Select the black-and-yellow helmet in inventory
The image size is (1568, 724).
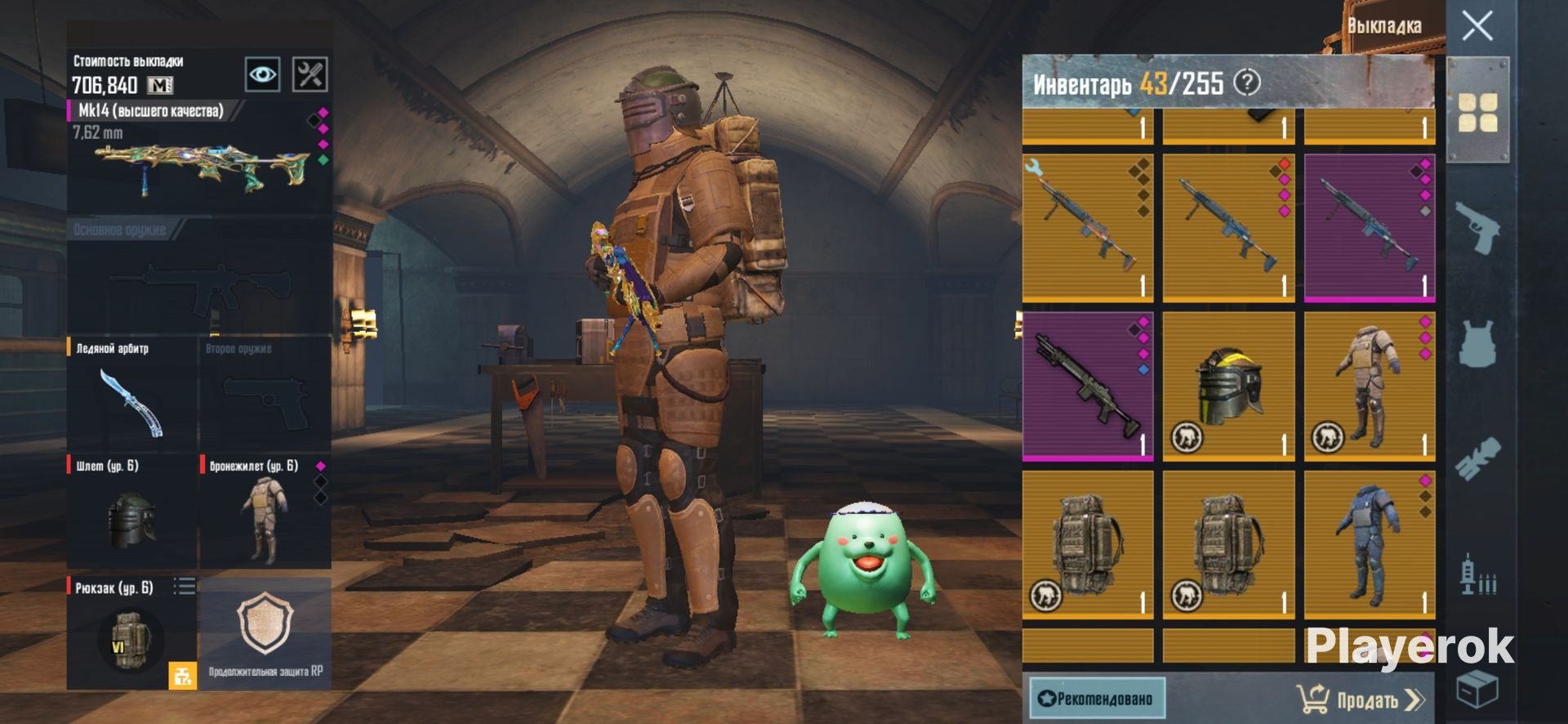coord(1228,386)
